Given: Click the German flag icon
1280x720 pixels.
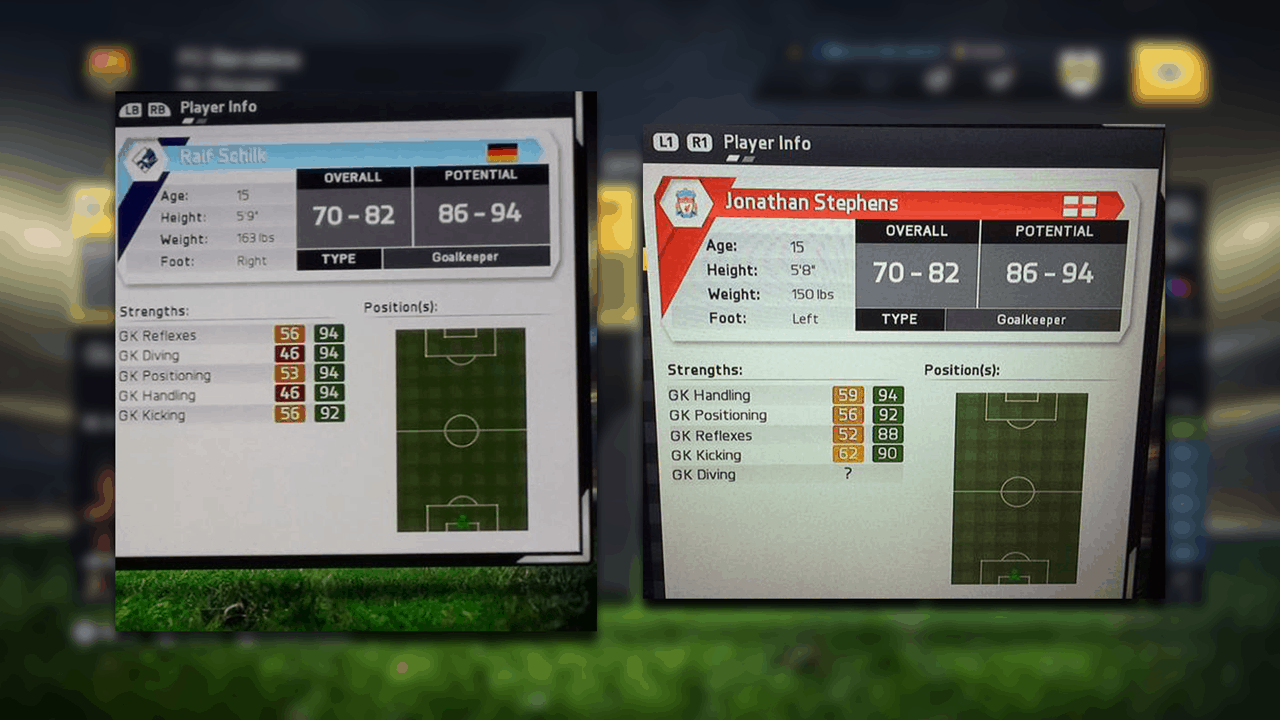Looking at the screenshot, I should click(502, 152).
